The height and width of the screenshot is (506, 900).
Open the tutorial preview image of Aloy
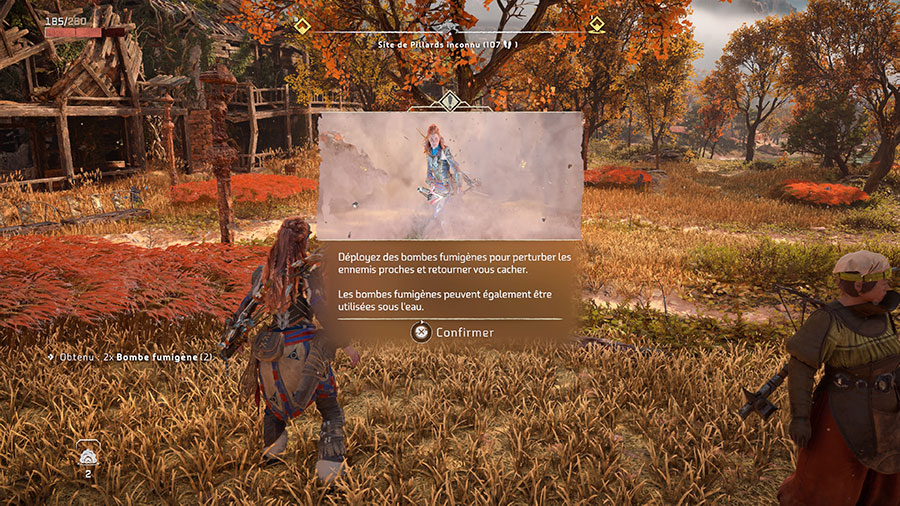tap(450, 175)
